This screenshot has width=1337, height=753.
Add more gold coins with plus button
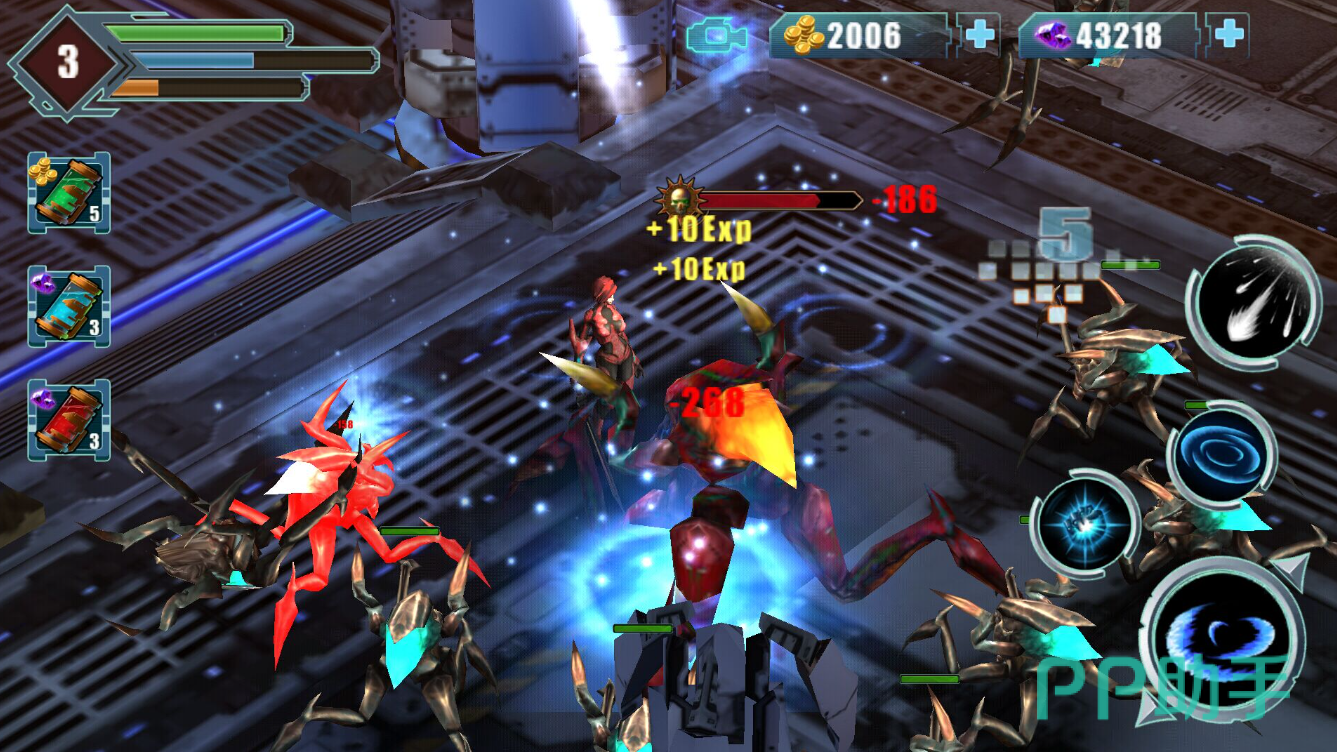(x=979, y=36)
